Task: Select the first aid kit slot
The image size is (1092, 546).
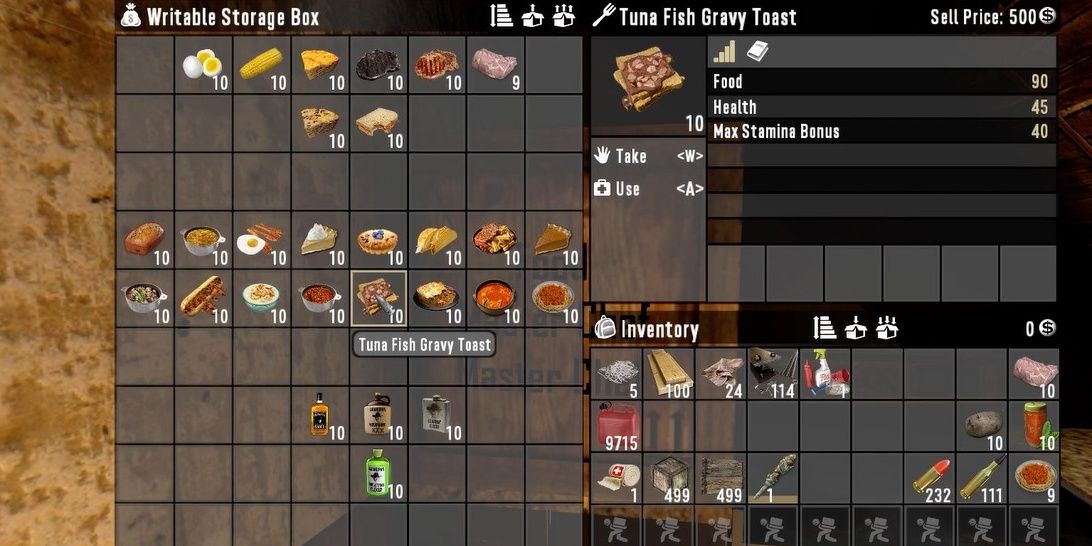Action: pyautogui.click(x=617, y=477)
